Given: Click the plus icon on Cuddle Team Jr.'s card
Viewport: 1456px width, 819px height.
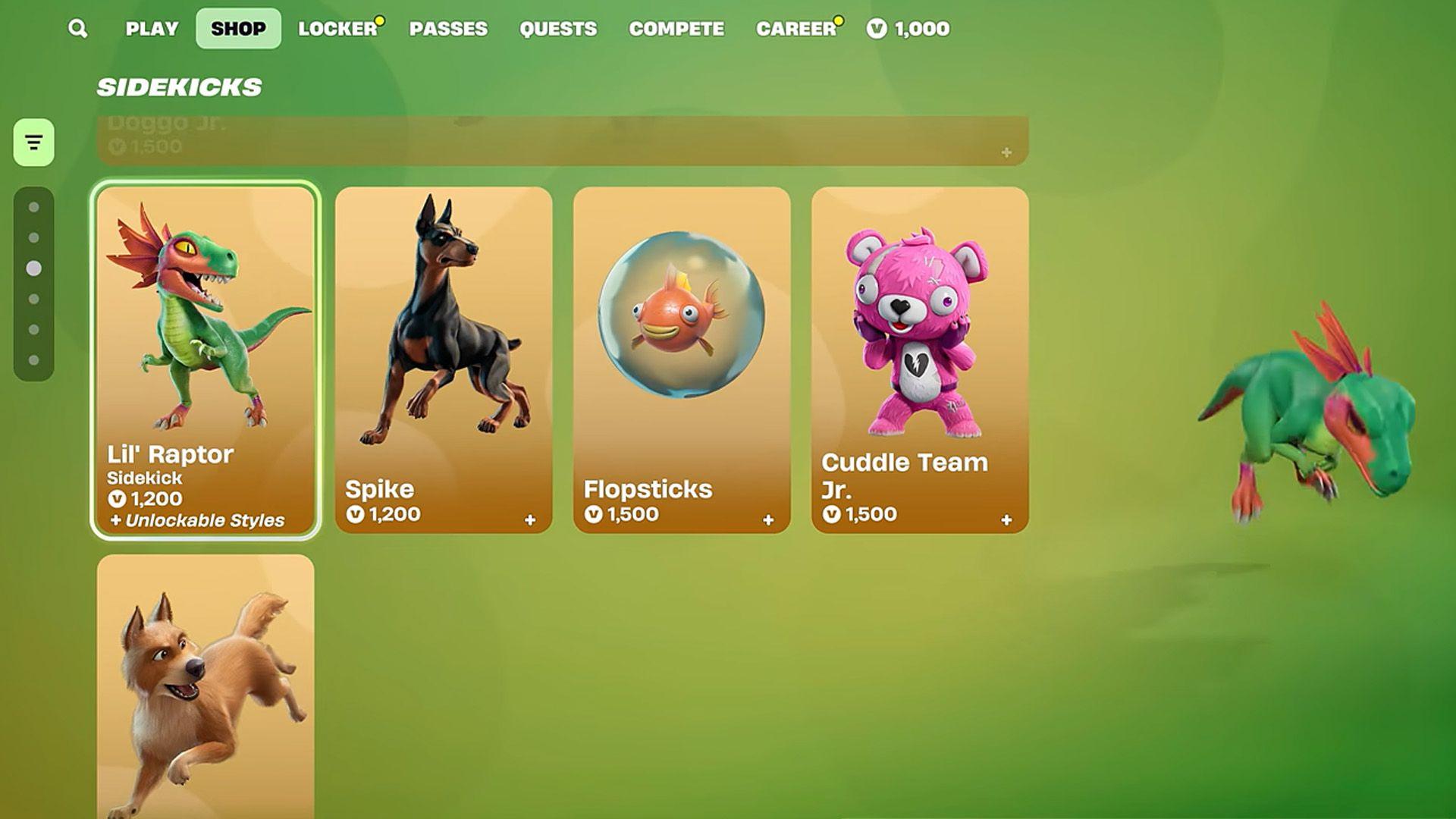Looking at the screenshot, I should (x=1007, y=520).
